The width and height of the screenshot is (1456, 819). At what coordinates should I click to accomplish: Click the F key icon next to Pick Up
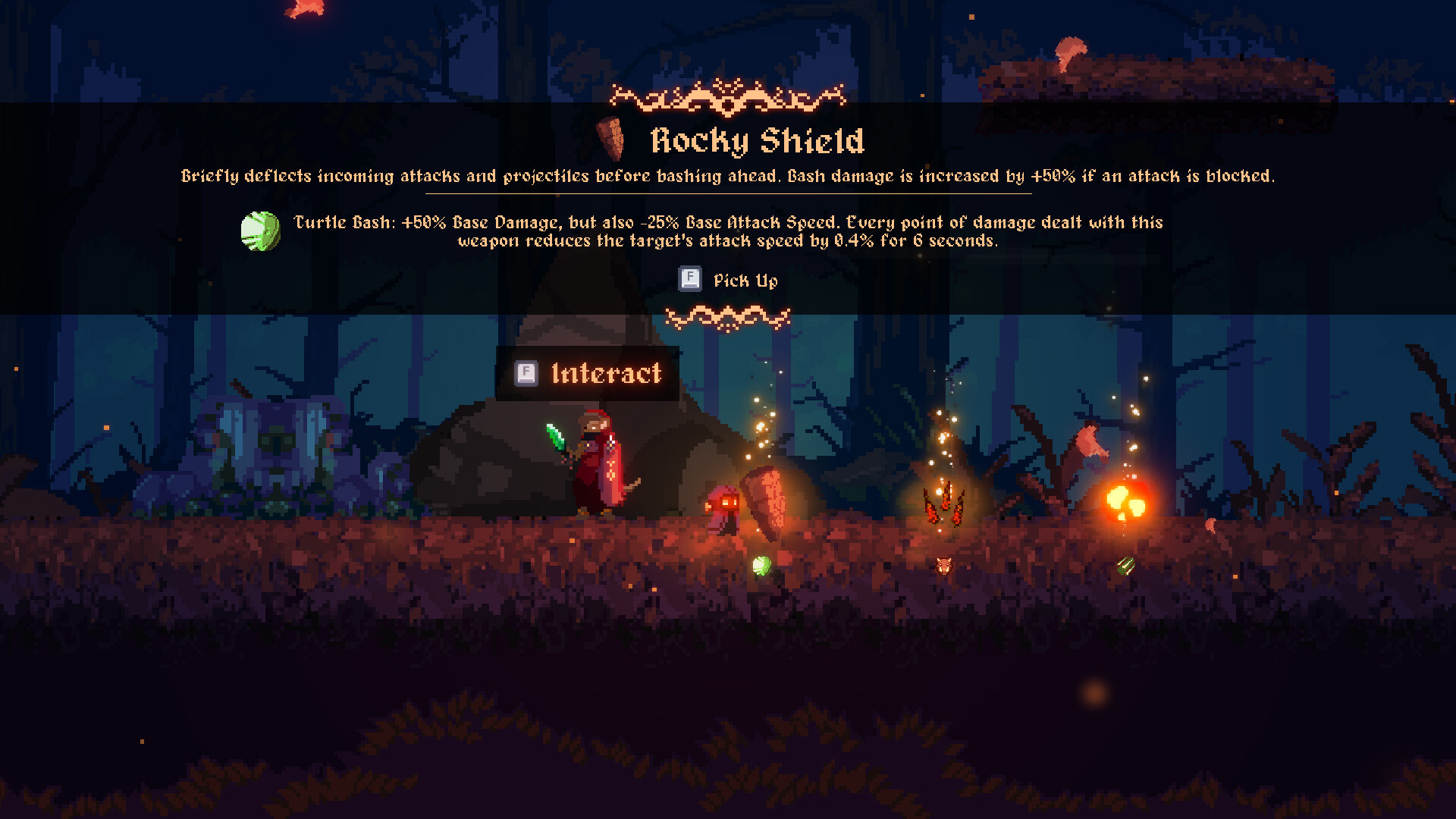click(689, 279)
